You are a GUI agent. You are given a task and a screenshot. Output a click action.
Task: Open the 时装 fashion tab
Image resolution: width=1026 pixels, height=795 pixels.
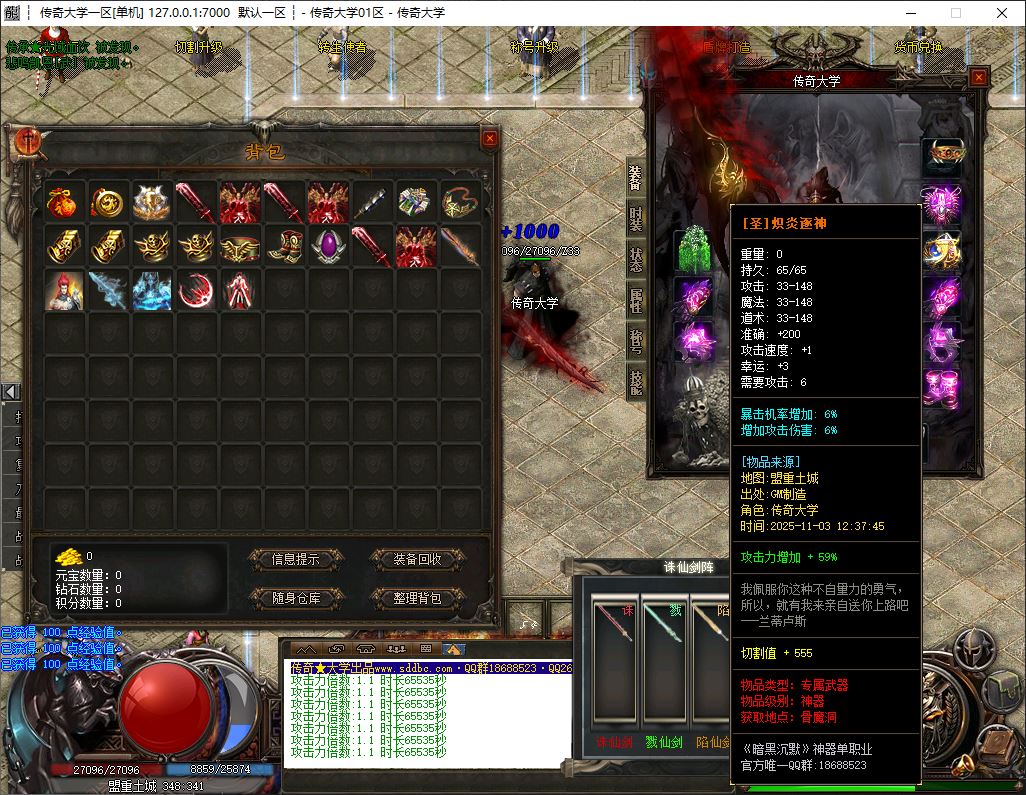[x=636, y=218]
